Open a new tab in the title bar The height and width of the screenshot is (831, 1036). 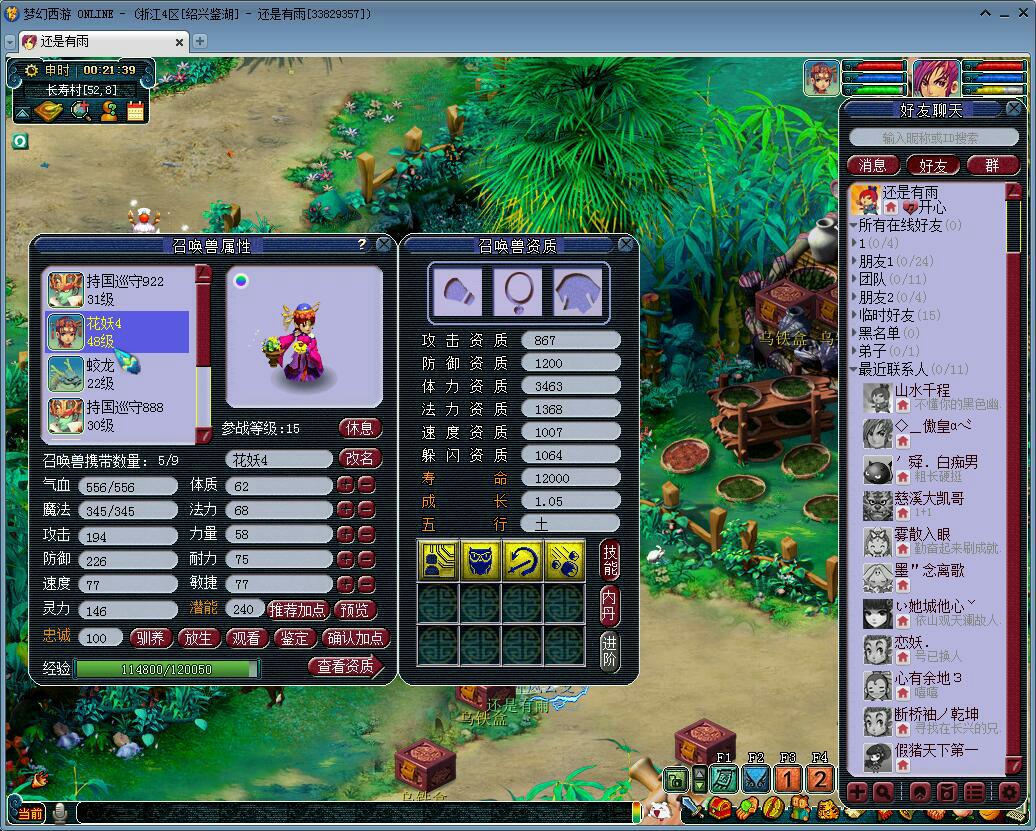coord(200,41)
